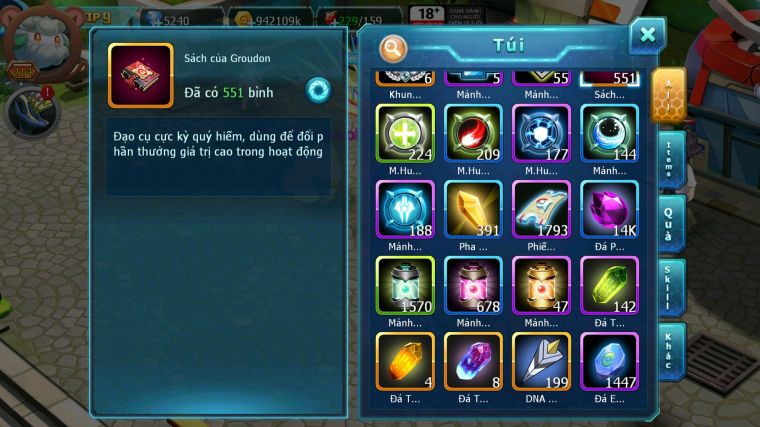Viewport: 760px width, 427px height.
Task: Select the Khác tab
Action: pyautogui.click(x=671, y=348)
